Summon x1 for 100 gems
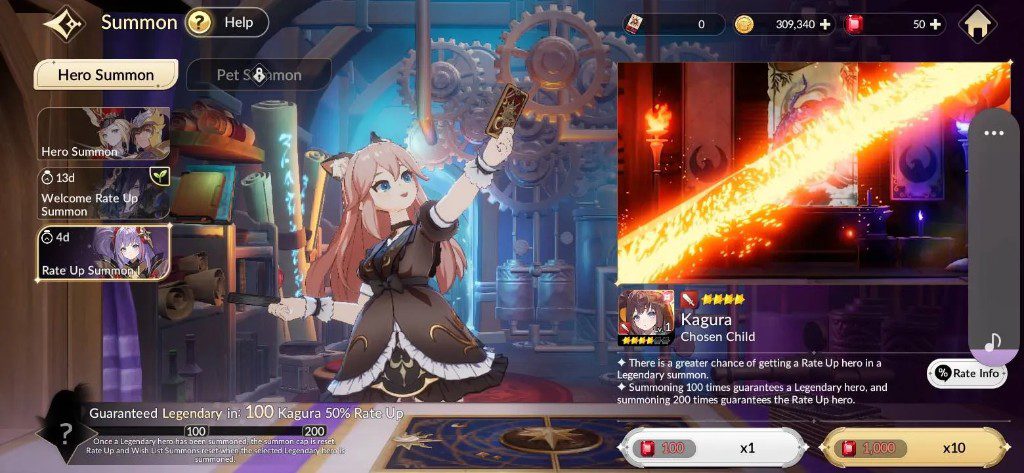The image size is (1024, 473). coord(712,448)
